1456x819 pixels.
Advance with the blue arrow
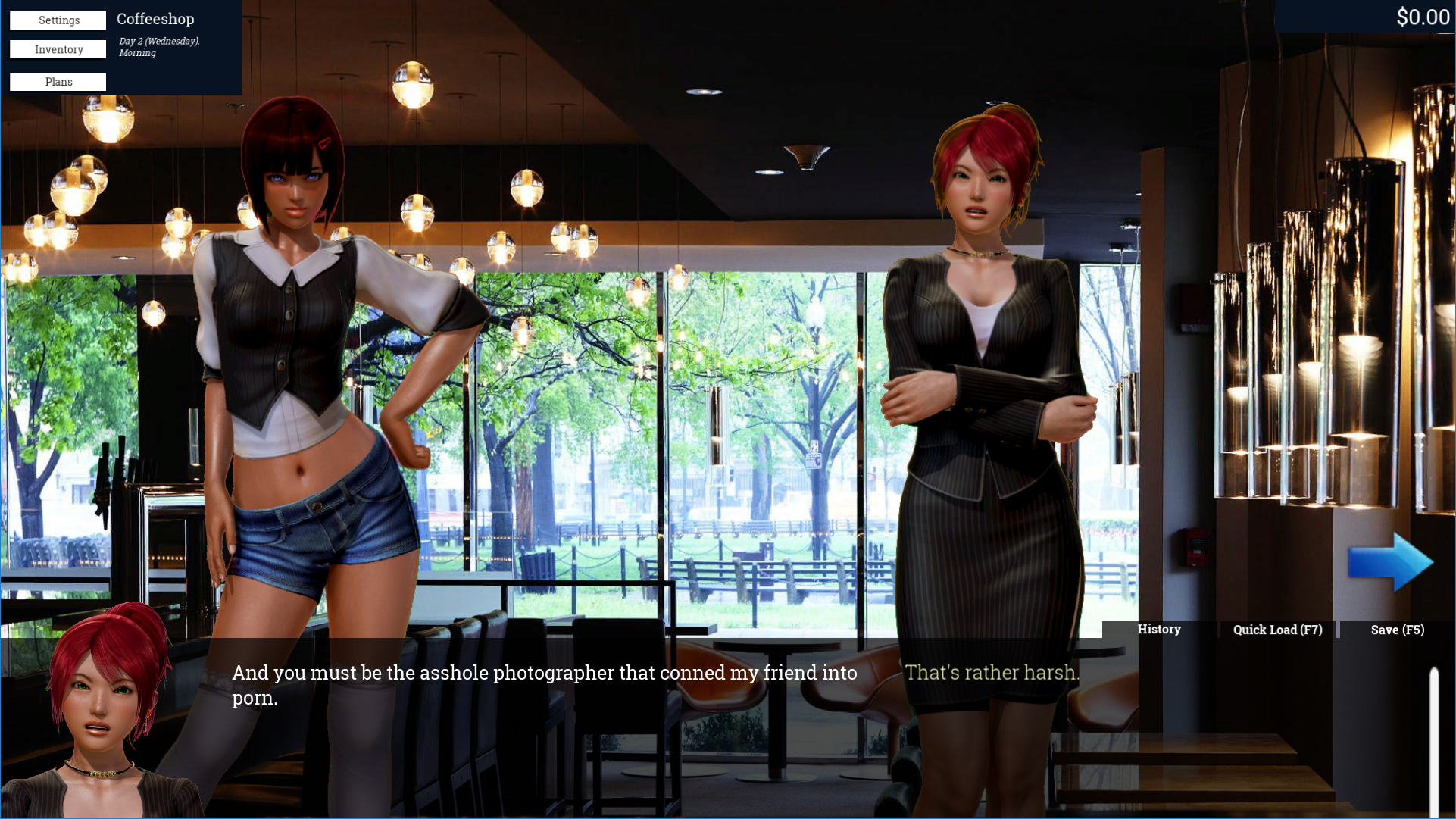[1390, 562]
